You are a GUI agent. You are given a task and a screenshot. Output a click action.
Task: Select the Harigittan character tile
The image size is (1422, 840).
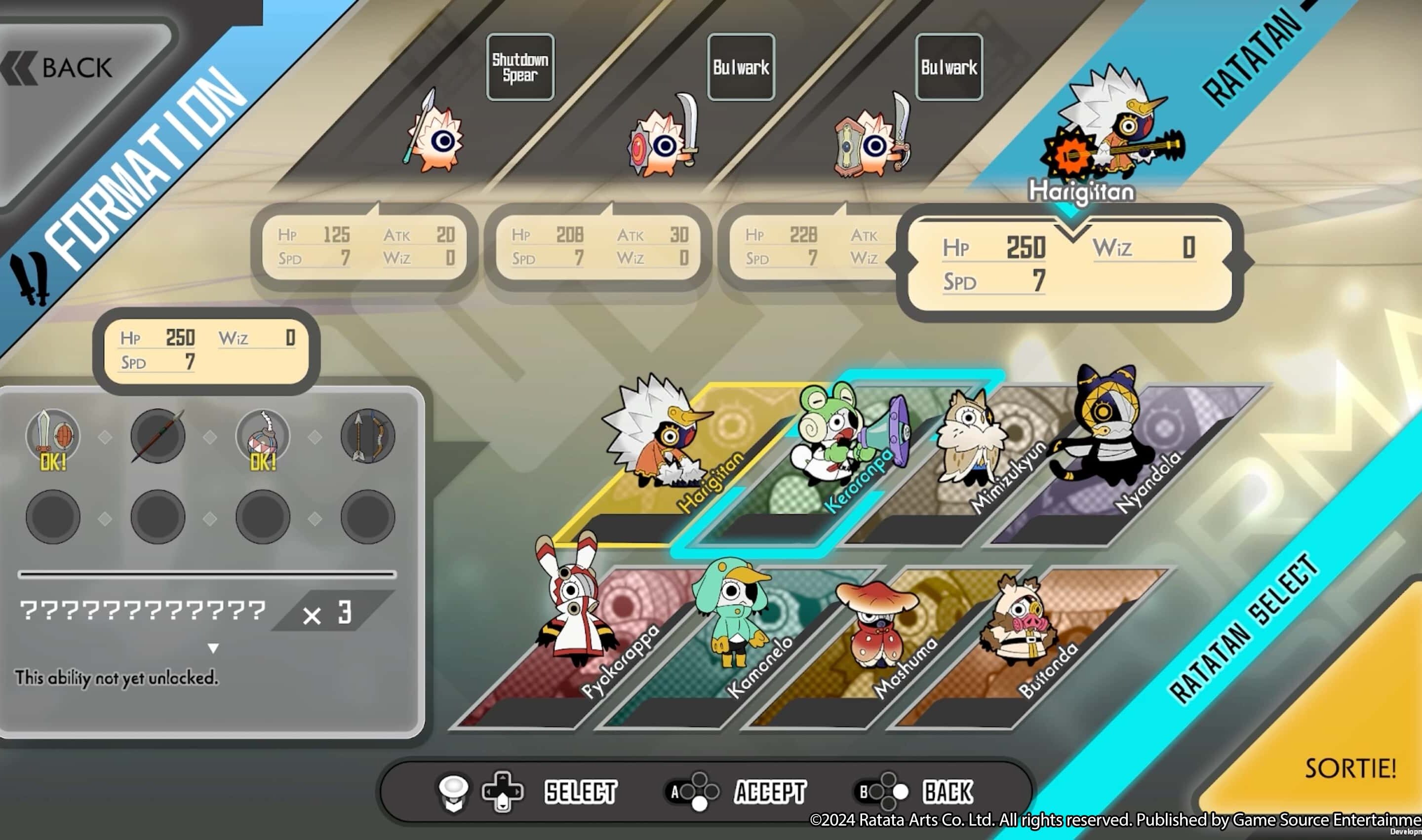click(x=674, y=453)
